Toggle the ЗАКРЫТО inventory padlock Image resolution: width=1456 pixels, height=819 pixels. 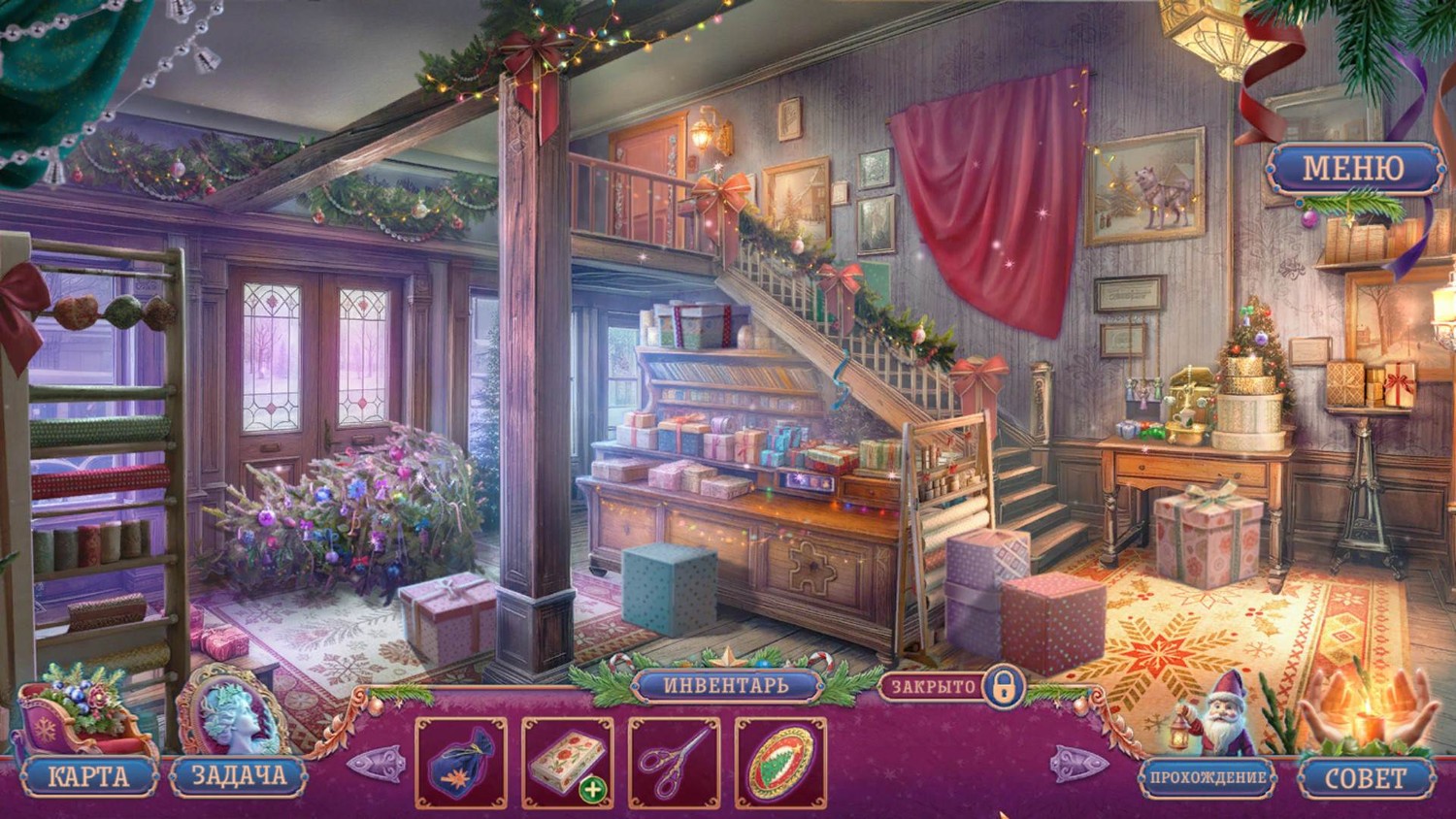[1001, 687]
